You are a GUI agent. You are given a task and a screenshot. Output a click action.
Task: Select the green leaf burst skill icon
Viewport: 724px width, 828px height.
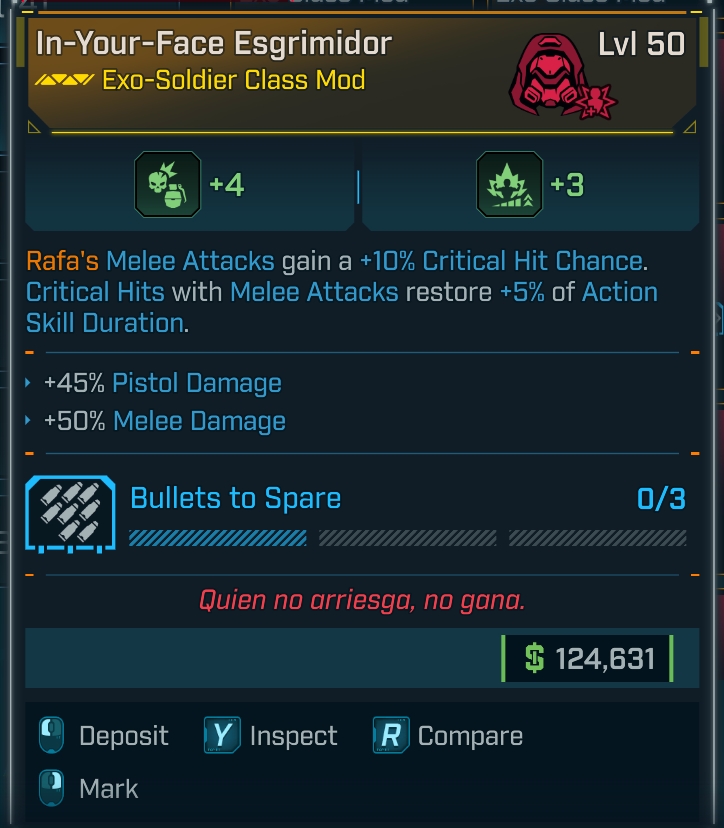point(509,185)
